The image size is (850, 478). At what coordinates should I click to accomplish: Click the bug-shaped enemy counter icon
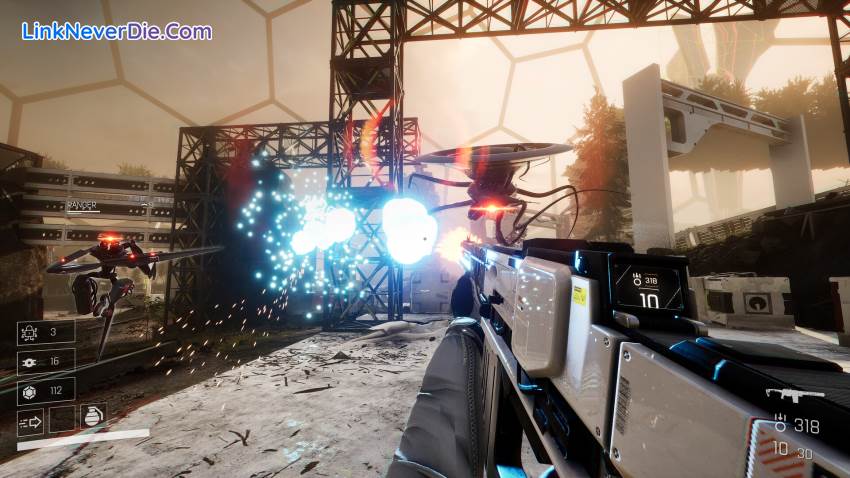coord(30,333)
